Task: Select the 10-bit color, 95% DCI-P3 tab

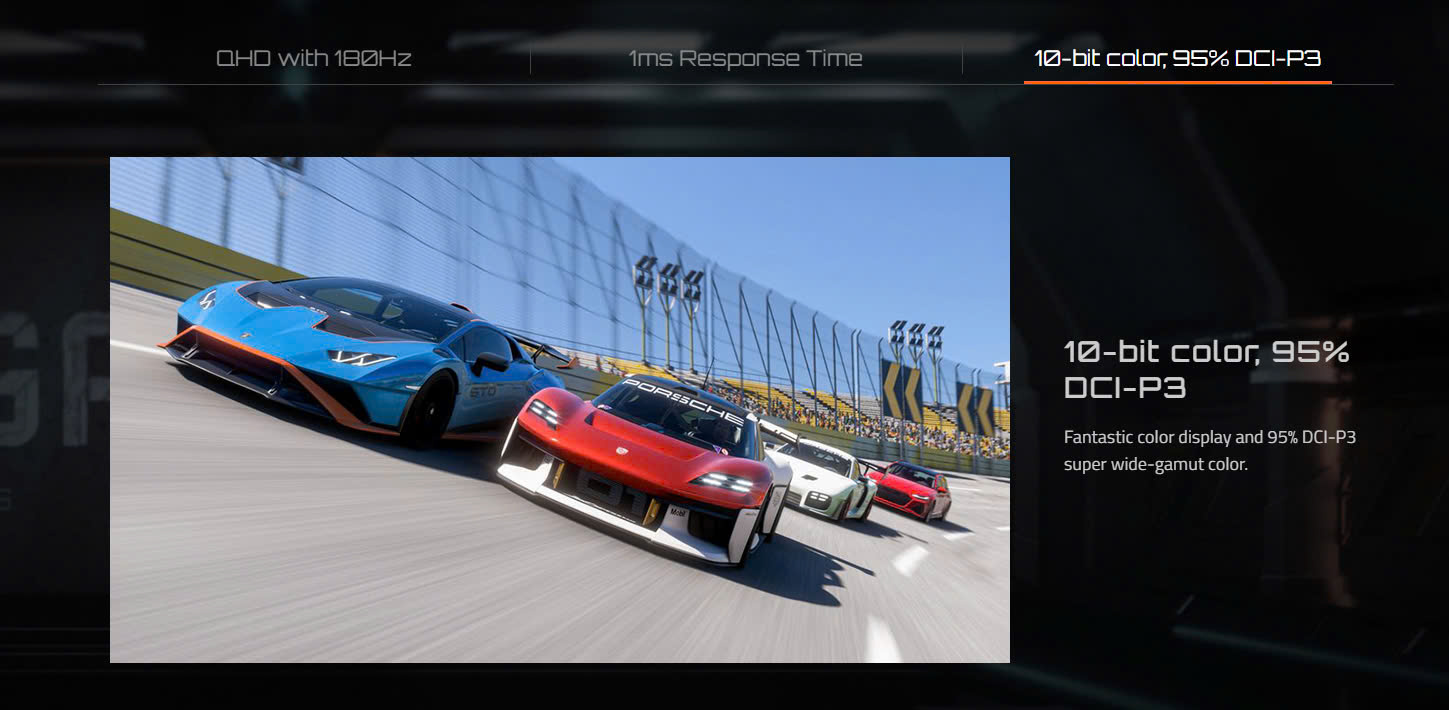Action: tap(1177, 58)
